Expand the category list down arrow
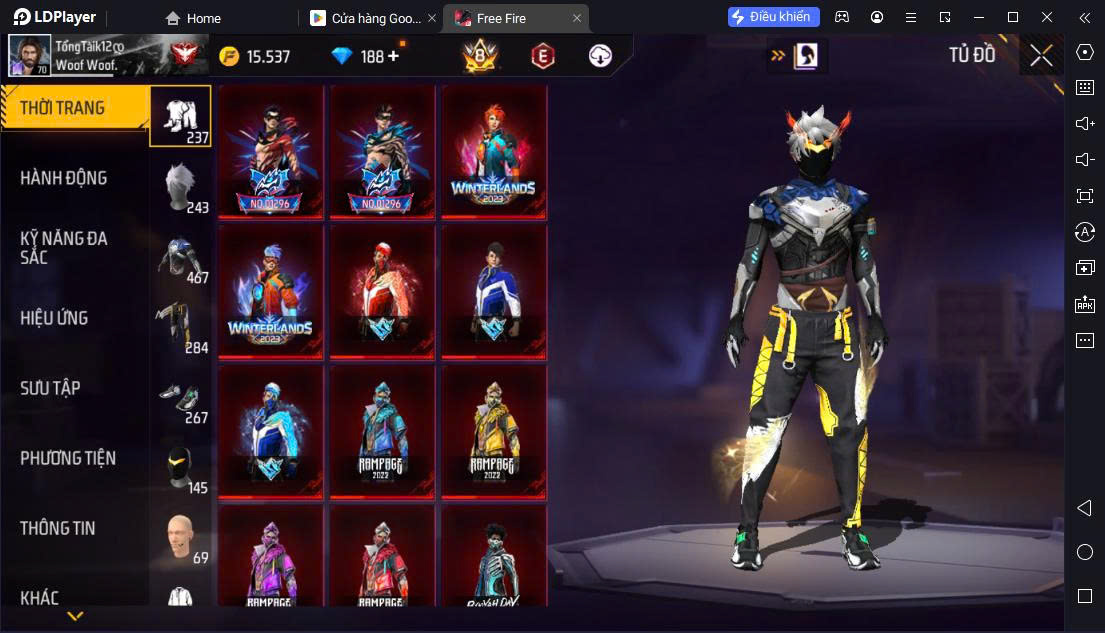This screenshot has height=633, width=1105. [x=75, y=616]
